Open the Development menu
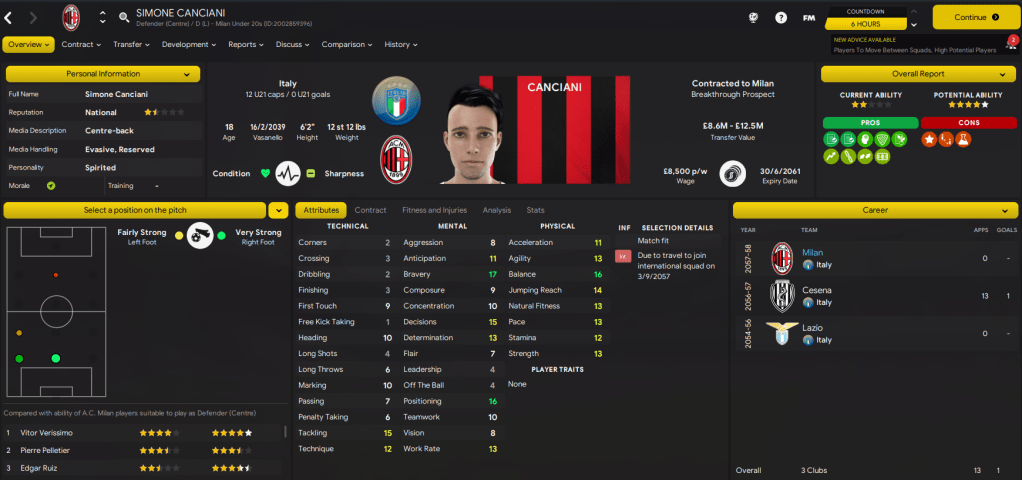 point(189,44)
